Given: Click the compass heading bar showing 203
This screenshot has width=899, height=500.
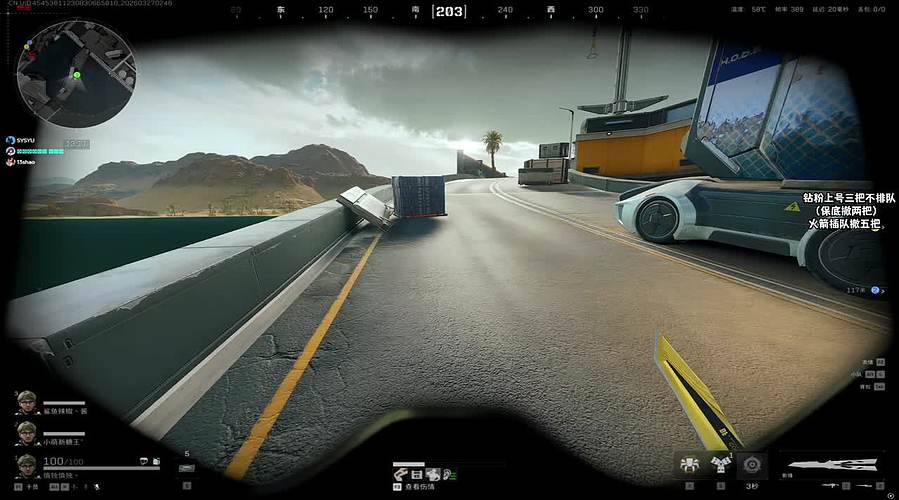Looking at the screenshot, I should tap(449, 11).
